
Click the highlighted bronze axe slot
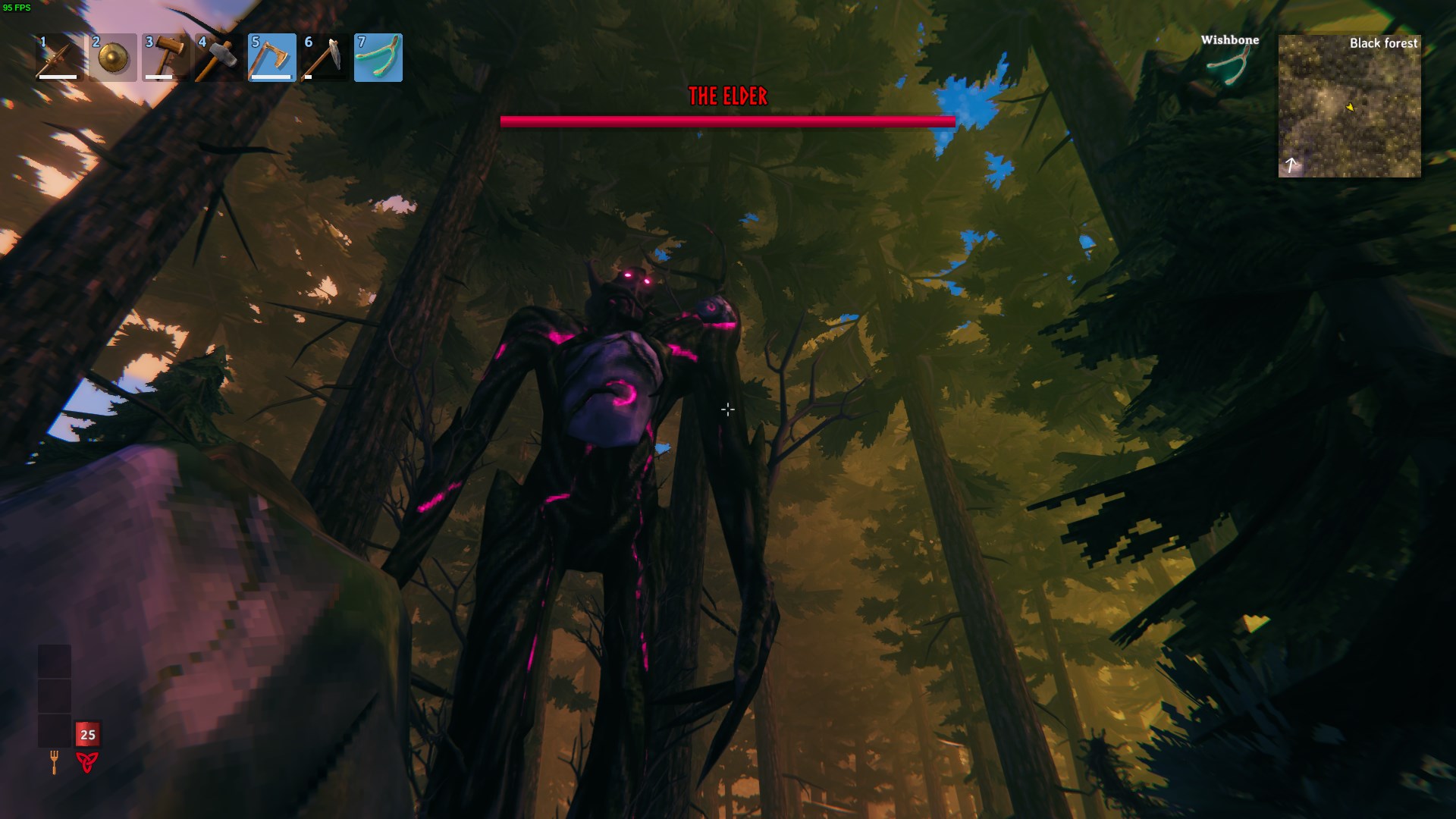(272, 58)
